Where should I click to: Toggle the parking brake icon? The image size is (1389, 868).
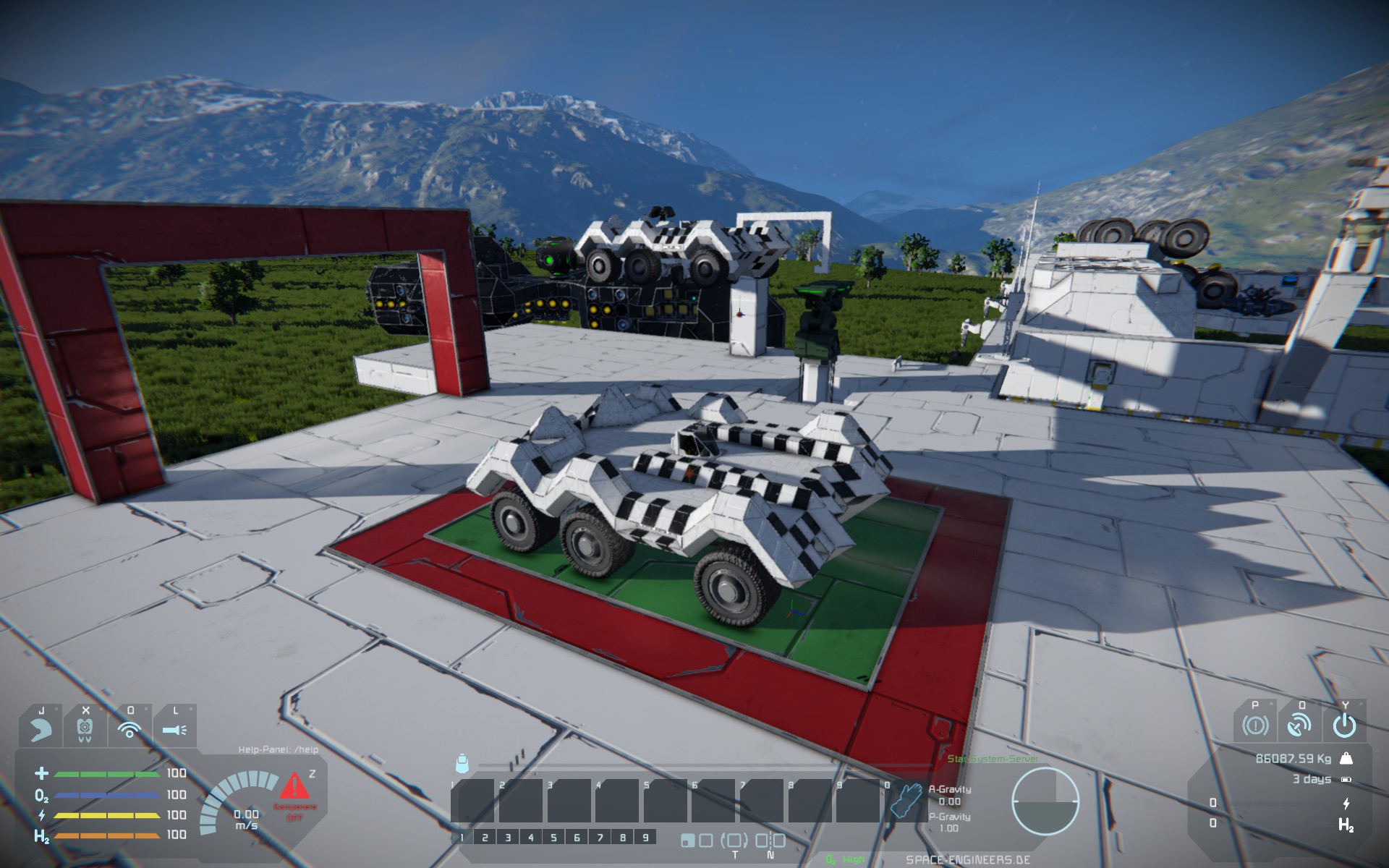point(1255,725)
